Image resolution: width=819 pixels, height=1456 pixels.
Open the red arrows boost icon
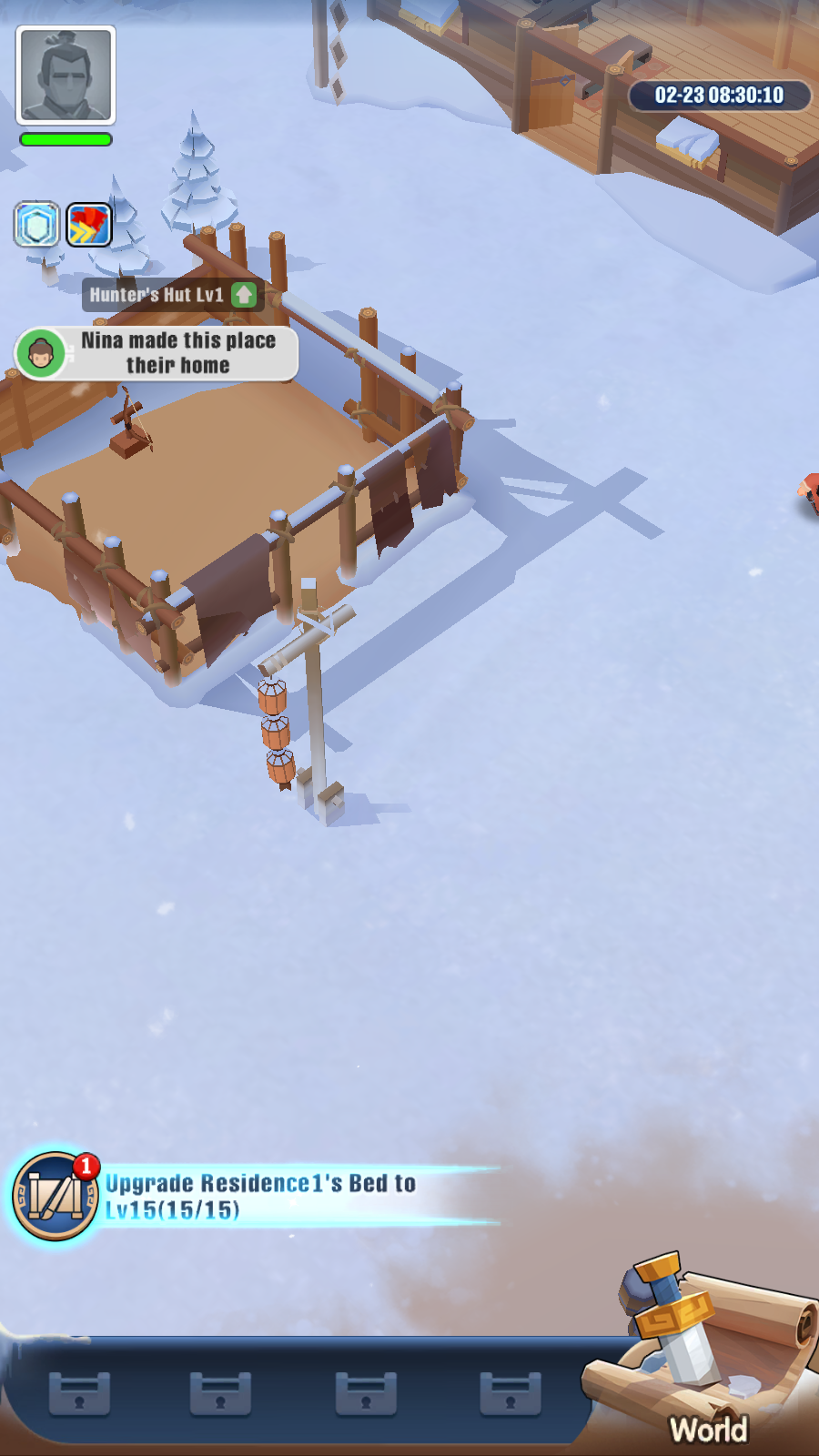tap(89, 225)
